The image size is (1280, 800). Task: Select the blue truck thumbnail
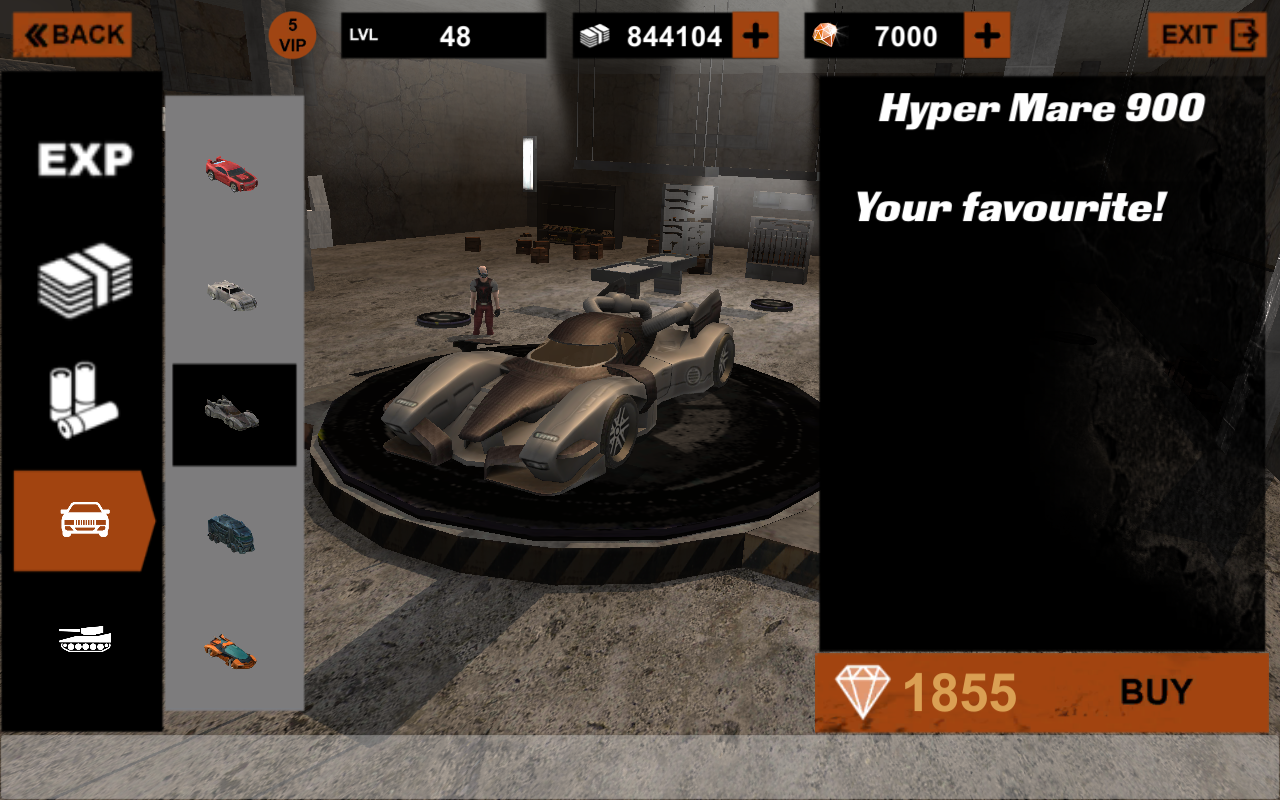pyautogui.click(x=233, y=533)
